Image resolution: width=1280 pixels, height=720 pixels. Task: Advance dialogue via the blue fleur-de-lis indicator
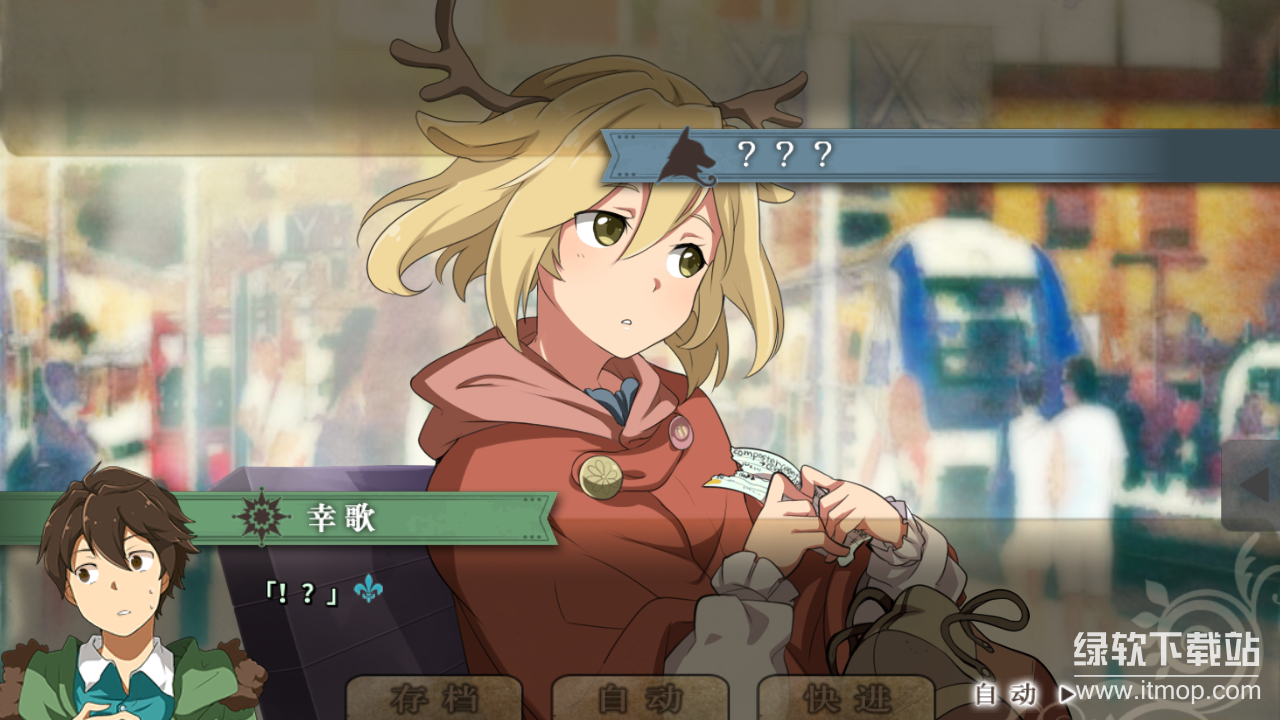point(368,590)
